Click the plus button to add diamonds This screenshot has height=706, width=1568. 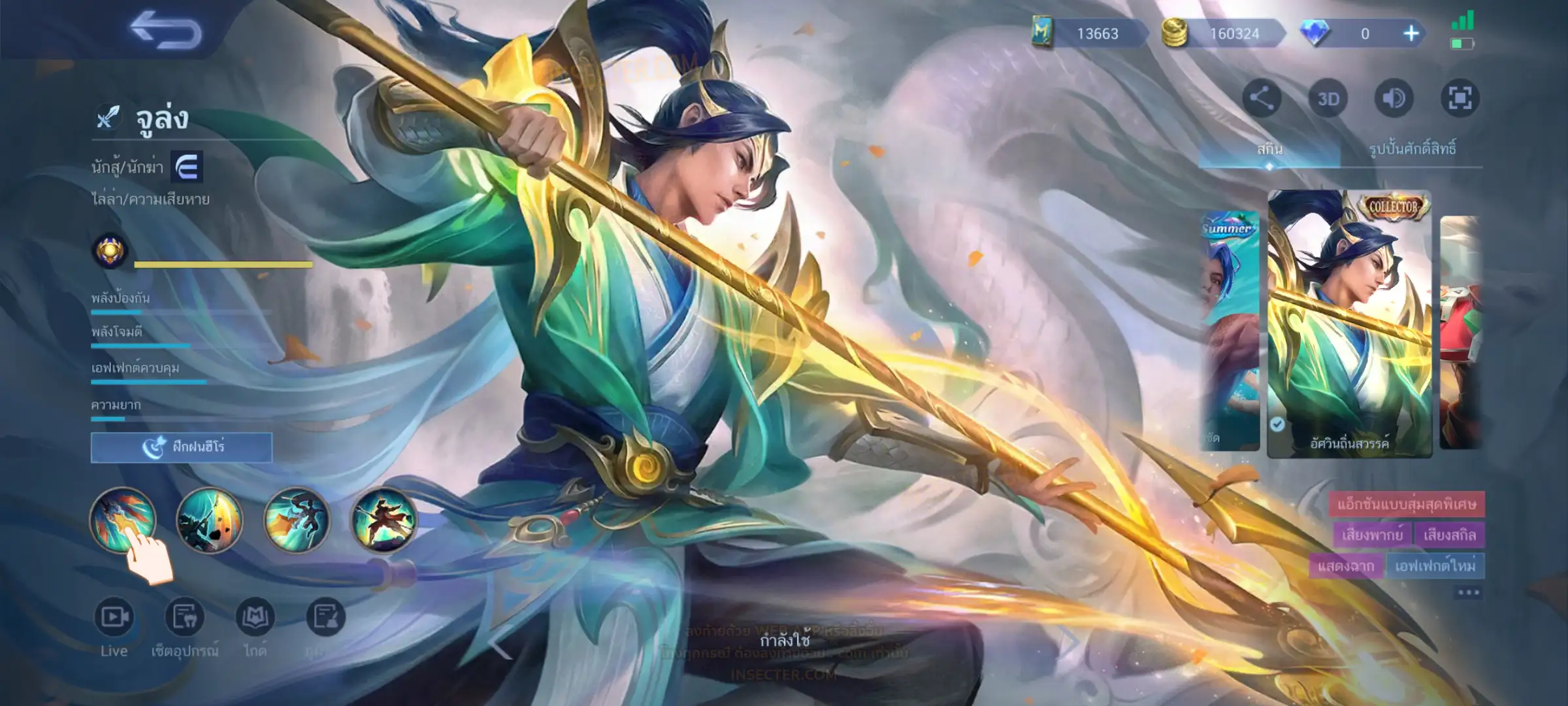coord(1411,33)
